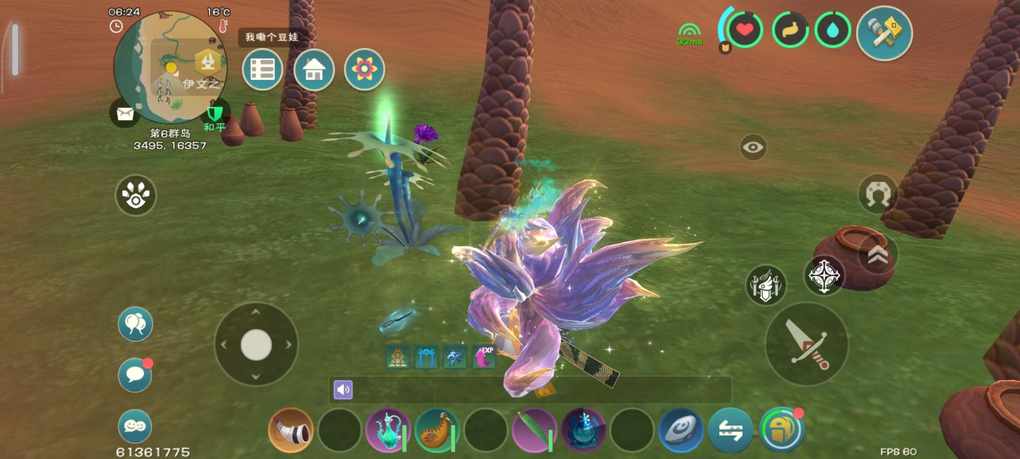
Task: Open the chat bubble with red dot
Action: [x=135, y=375]
